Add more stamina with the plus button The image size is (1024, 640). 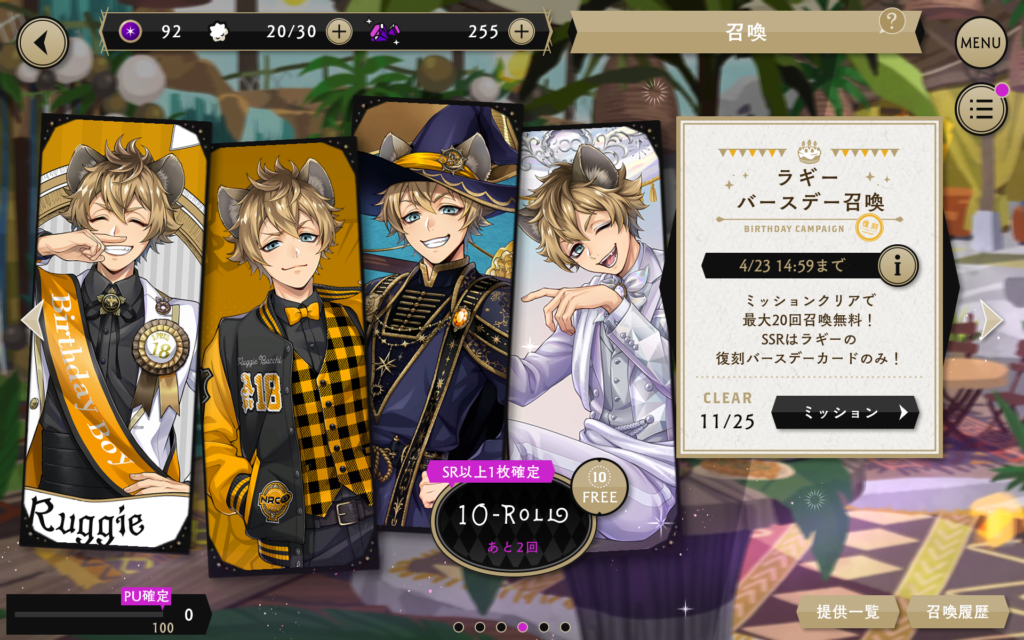click(339, 32)
